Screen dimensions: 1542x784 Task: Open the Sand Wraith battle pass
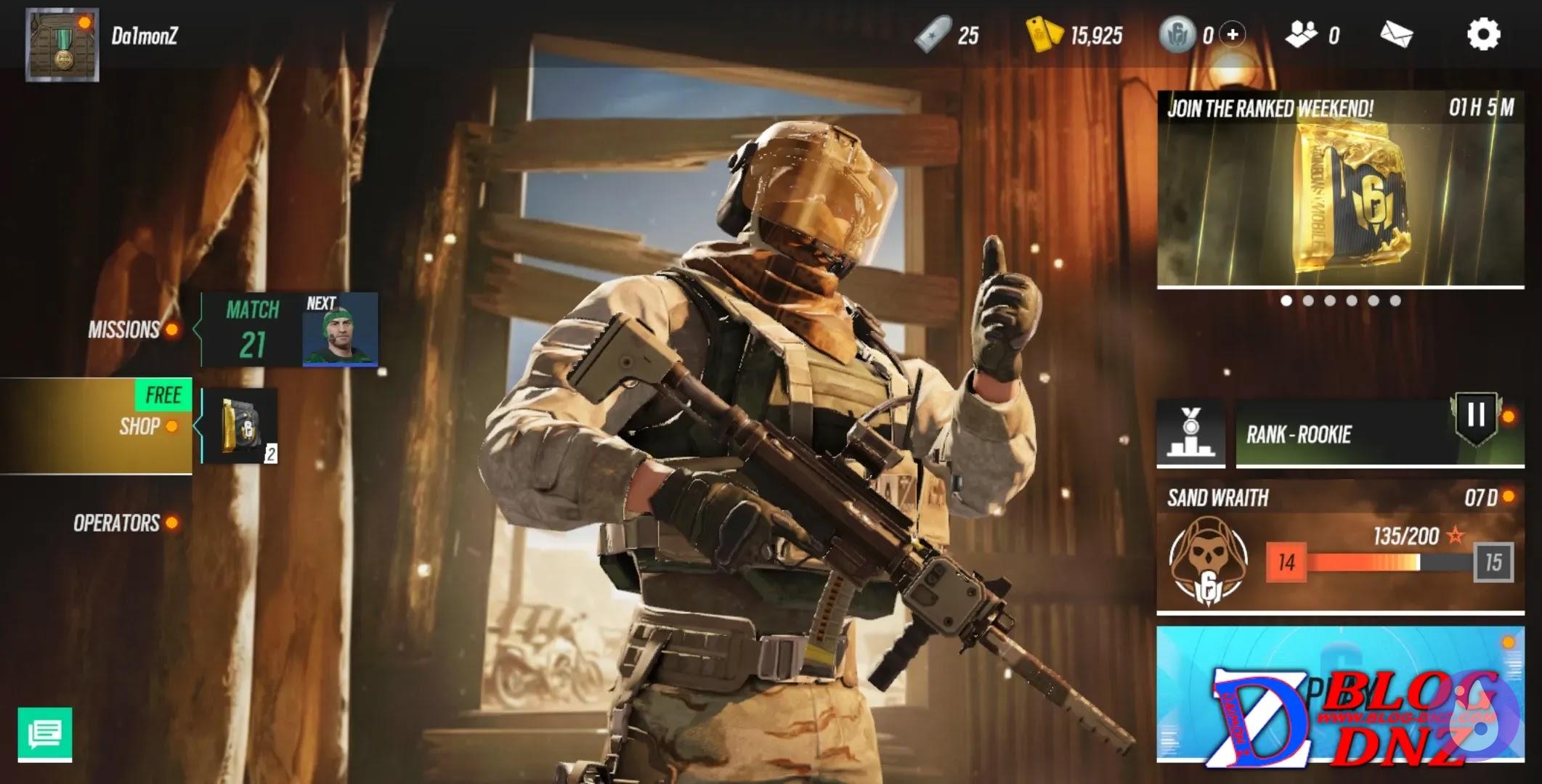click(x=1340, y=548)
